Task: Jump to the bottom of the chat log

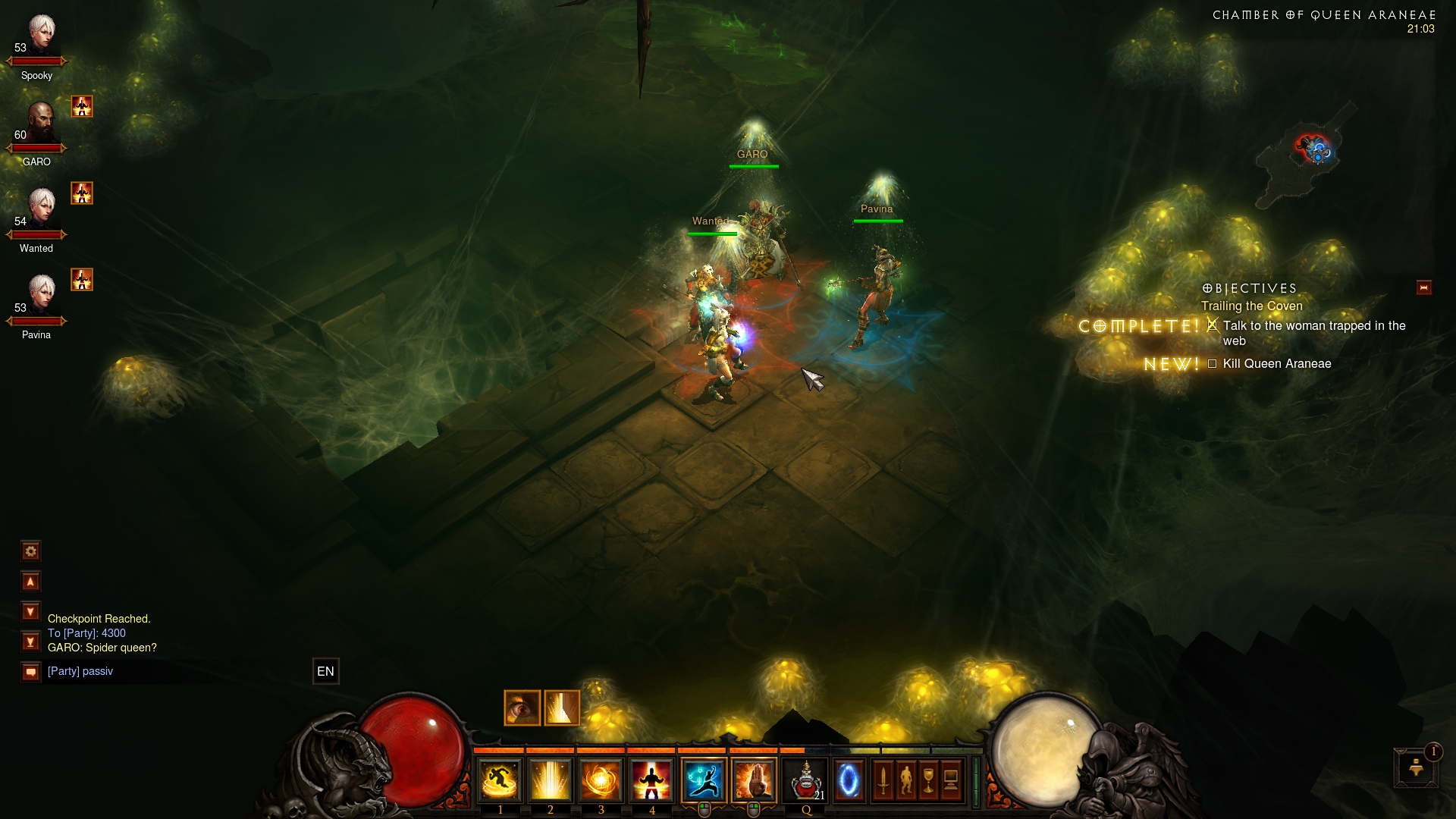Action: (x=31, y=642)
